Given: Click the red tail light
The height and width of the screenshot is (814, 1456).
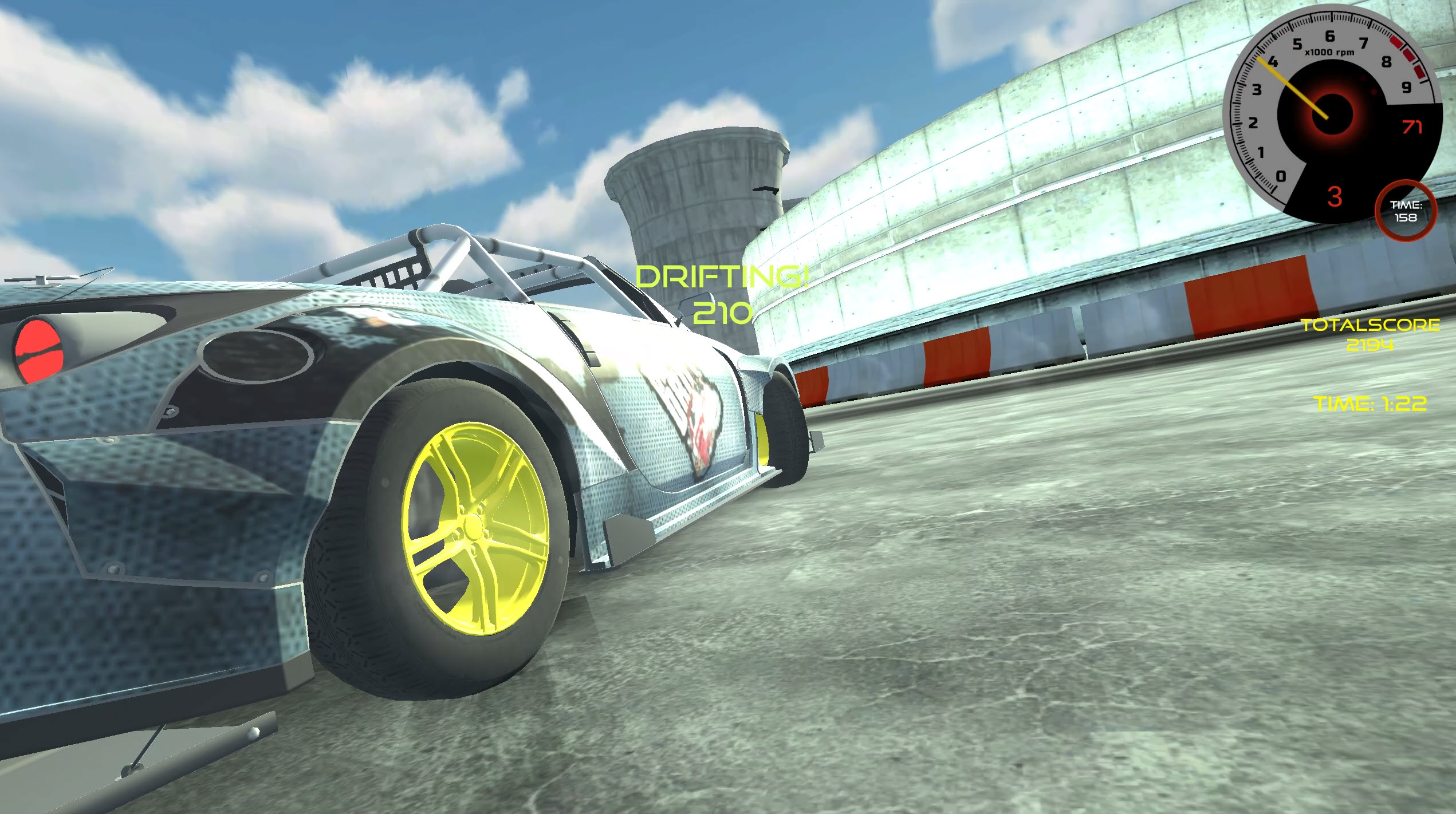Looking at the screenshot, I should click(37, 349).
